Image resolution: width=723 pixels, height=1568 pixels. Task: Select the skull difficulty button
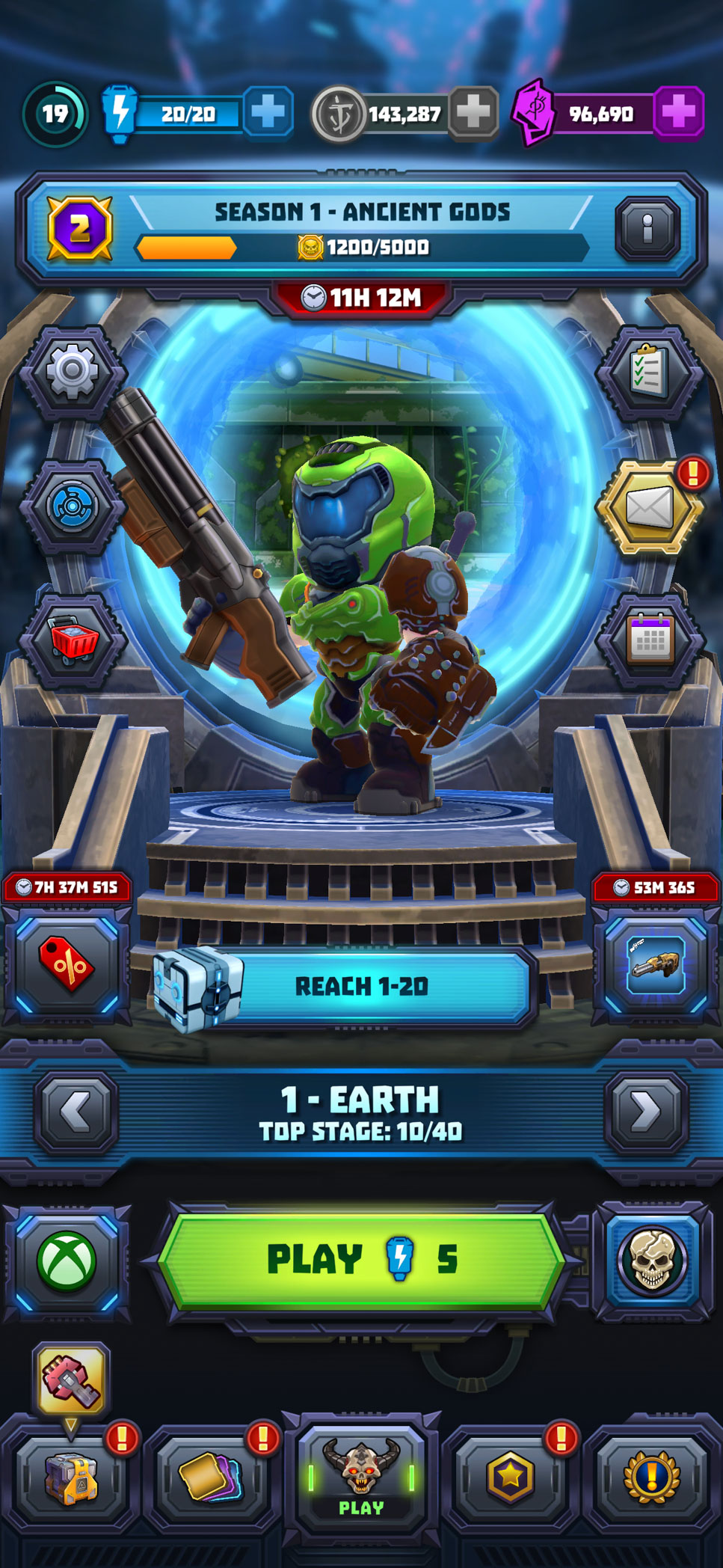652,1261
